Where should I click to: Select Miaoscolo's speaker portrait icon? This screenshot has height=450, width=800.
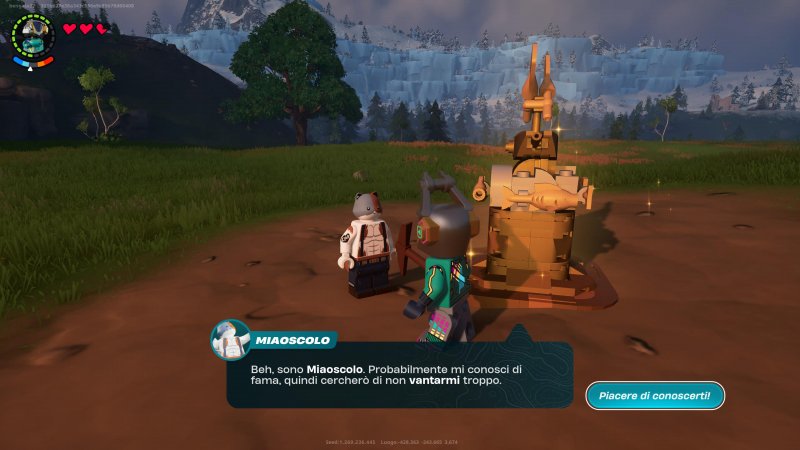[230, 340]
